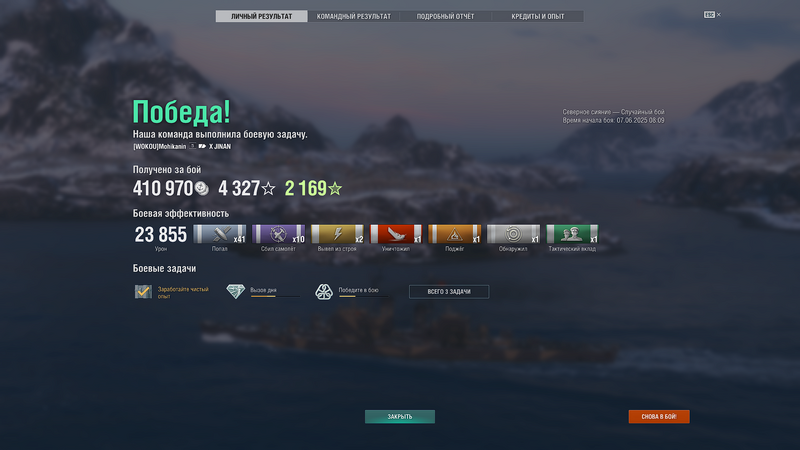This screenshot has width=800, height=450.
Task: Click the Сбил самолёт ribbon
Action: point(278,234)
